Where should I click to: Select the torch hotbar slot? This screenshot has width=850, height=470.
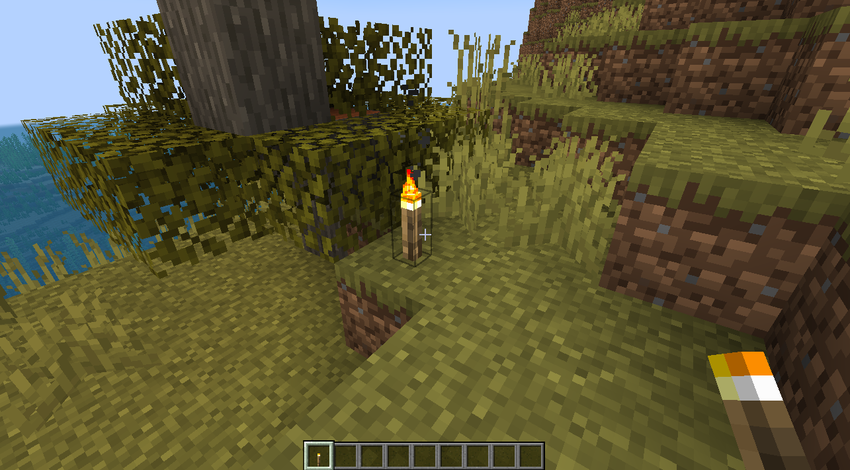[318, 456]
